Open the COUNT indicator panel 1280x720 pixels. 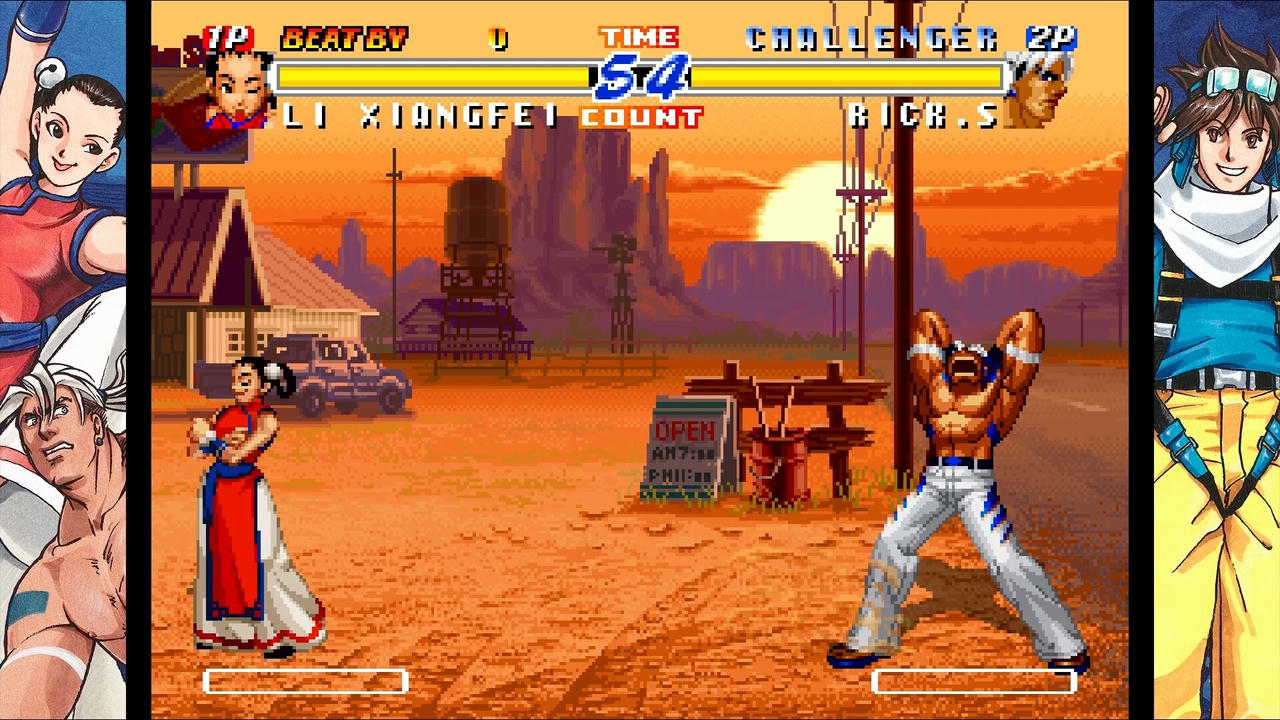coord(641,116)
